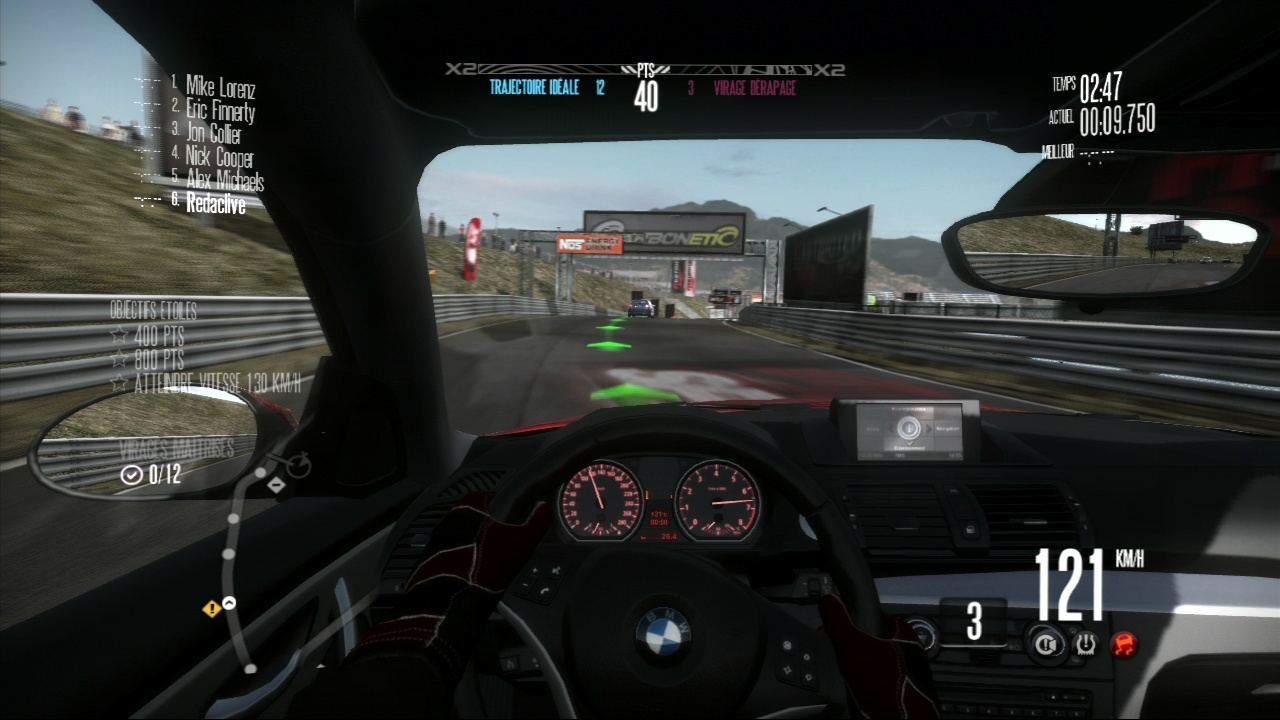Select the yellow warning marker on the track map
Screen dimensions: 1280x720
pos(211,608)
